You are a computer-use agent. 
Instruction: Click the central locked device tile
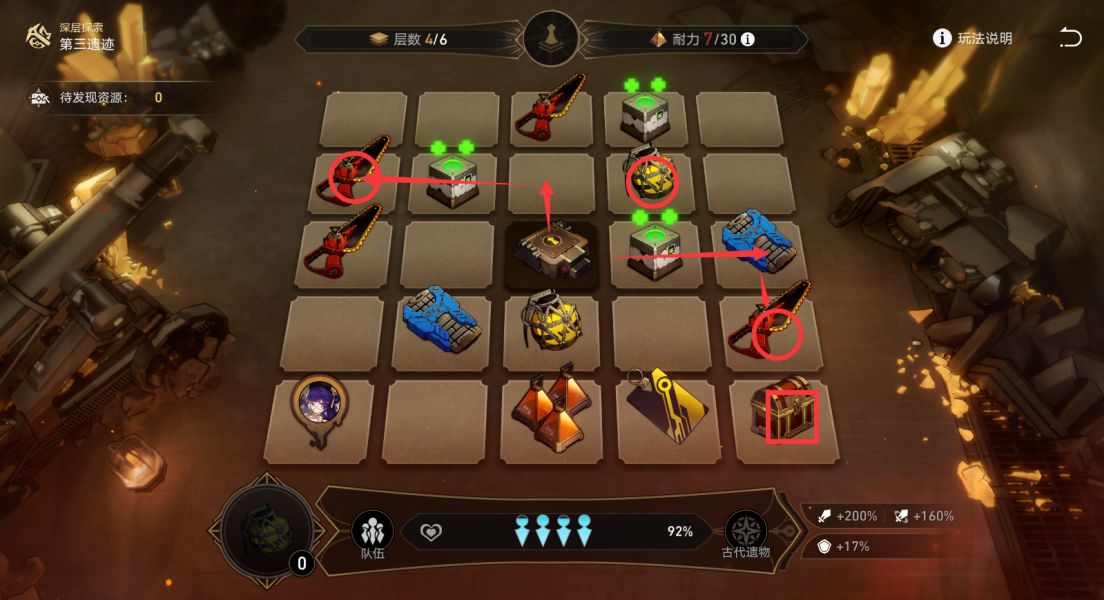click(552, 255)
